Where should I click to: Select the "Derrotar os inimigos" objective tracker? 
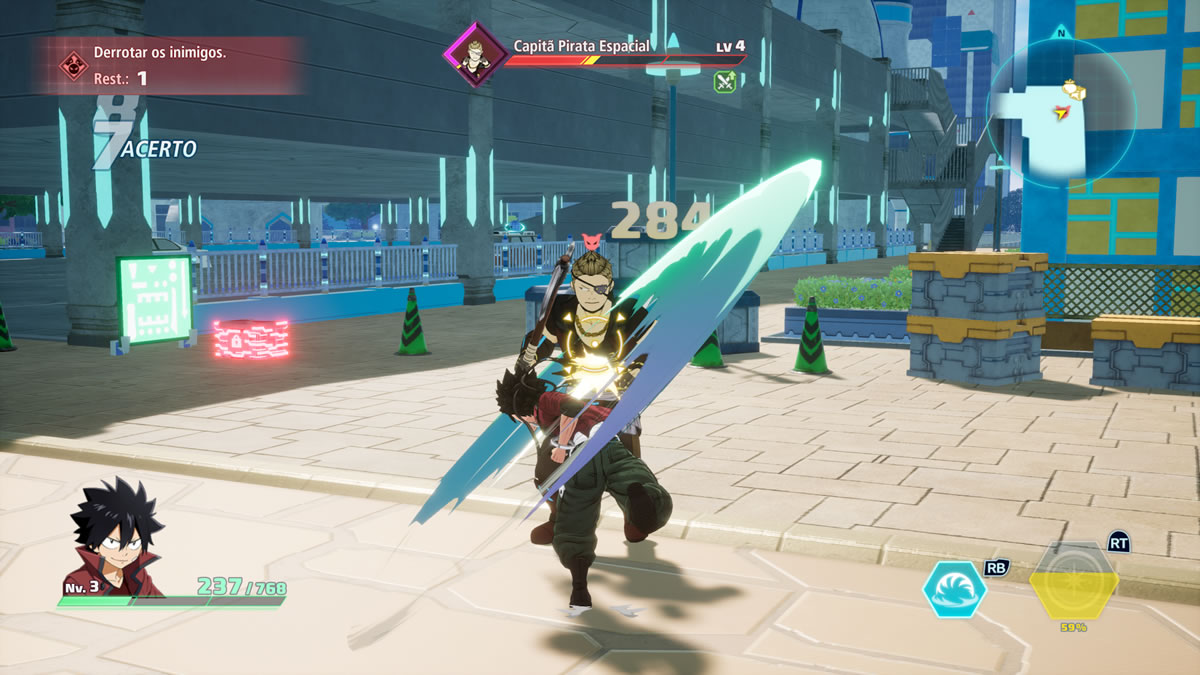166,65
